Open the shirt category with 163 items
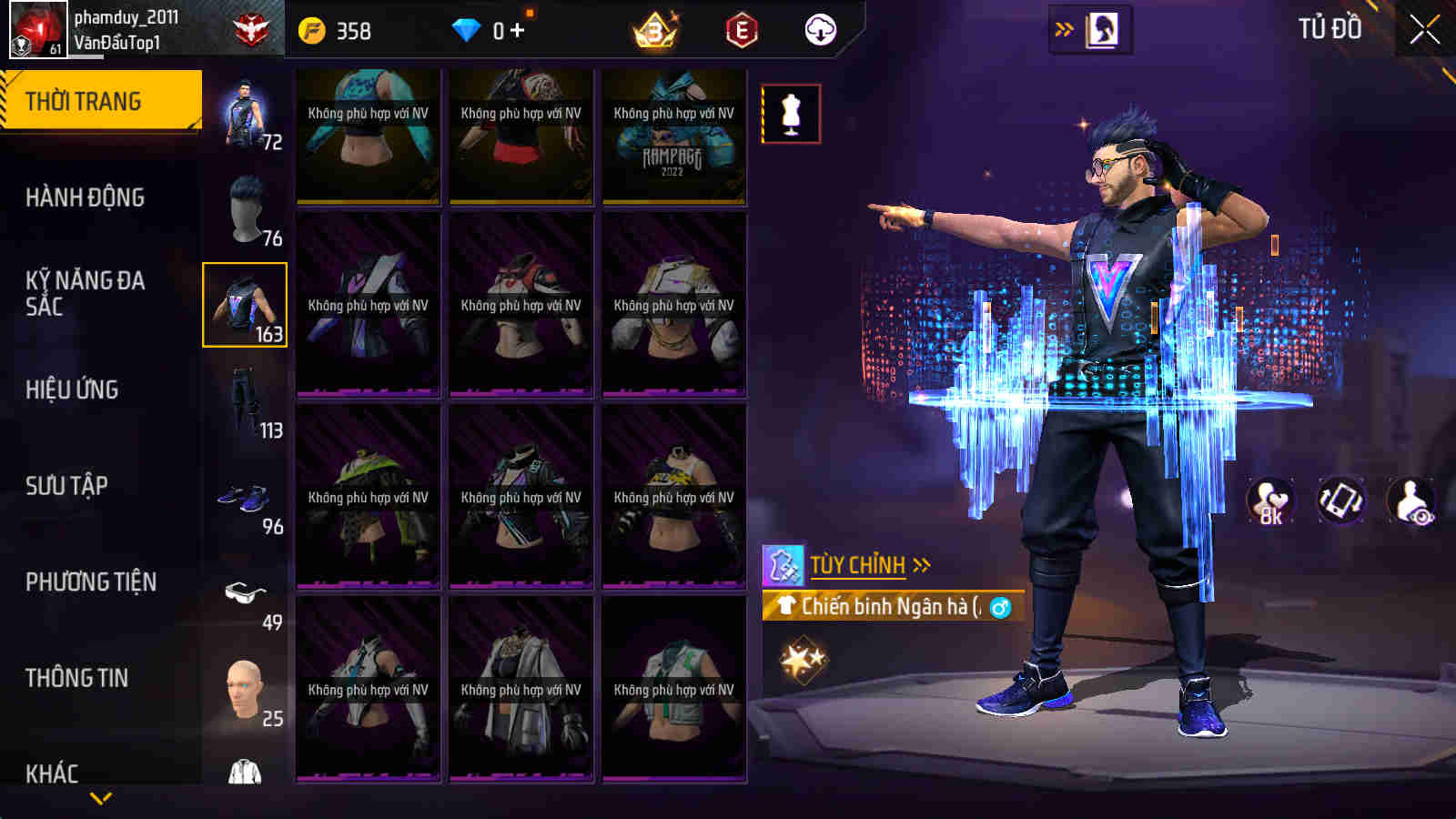The image size is (1456, 819). click(x=245, y=305)
